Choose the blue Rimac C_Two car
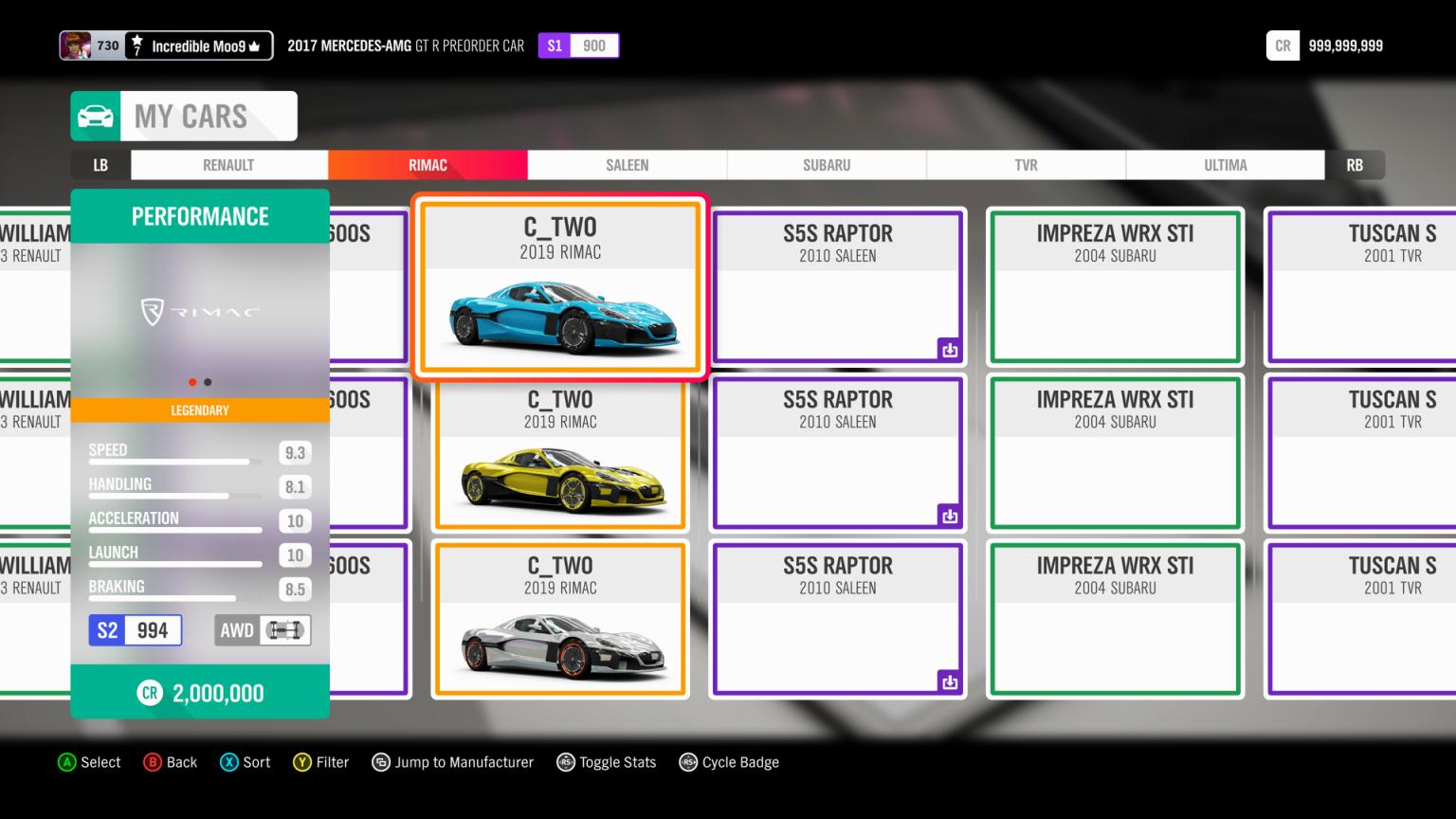 tap(560, 287)
